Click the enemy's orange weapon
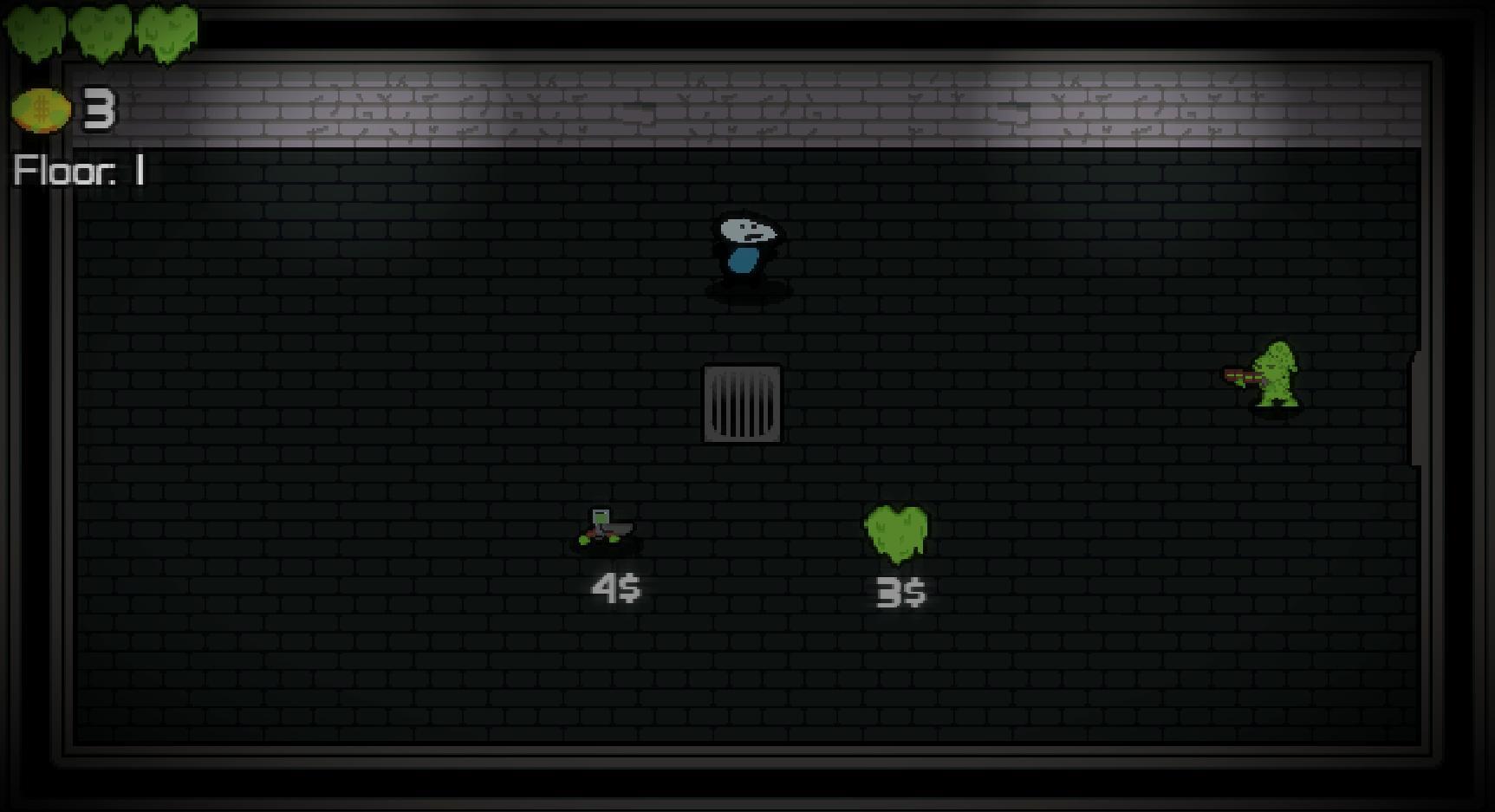Viewport: 1495px width, 812px height. pyautogui.click(x=1235, y=375)
